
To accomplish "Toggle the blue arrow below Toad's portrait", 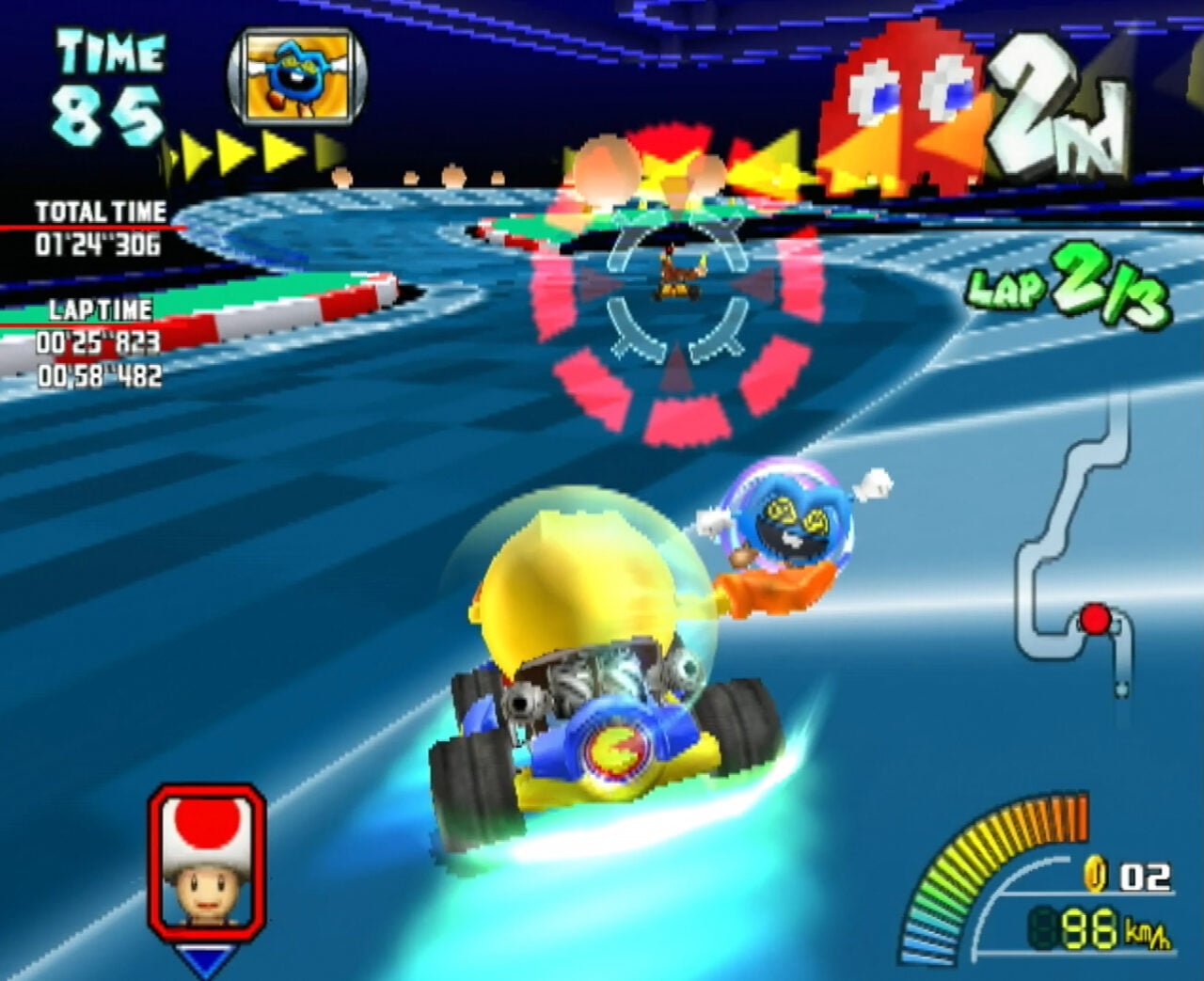I will coord(205,957).
